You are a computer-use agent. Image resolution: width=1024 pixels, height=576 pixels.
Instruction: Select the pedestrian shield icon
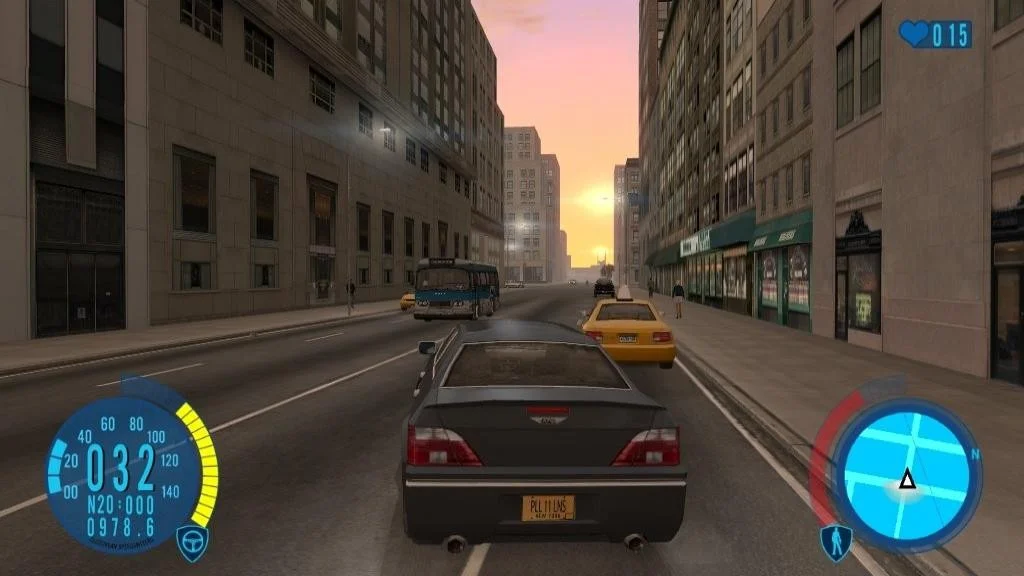[835, 542]
